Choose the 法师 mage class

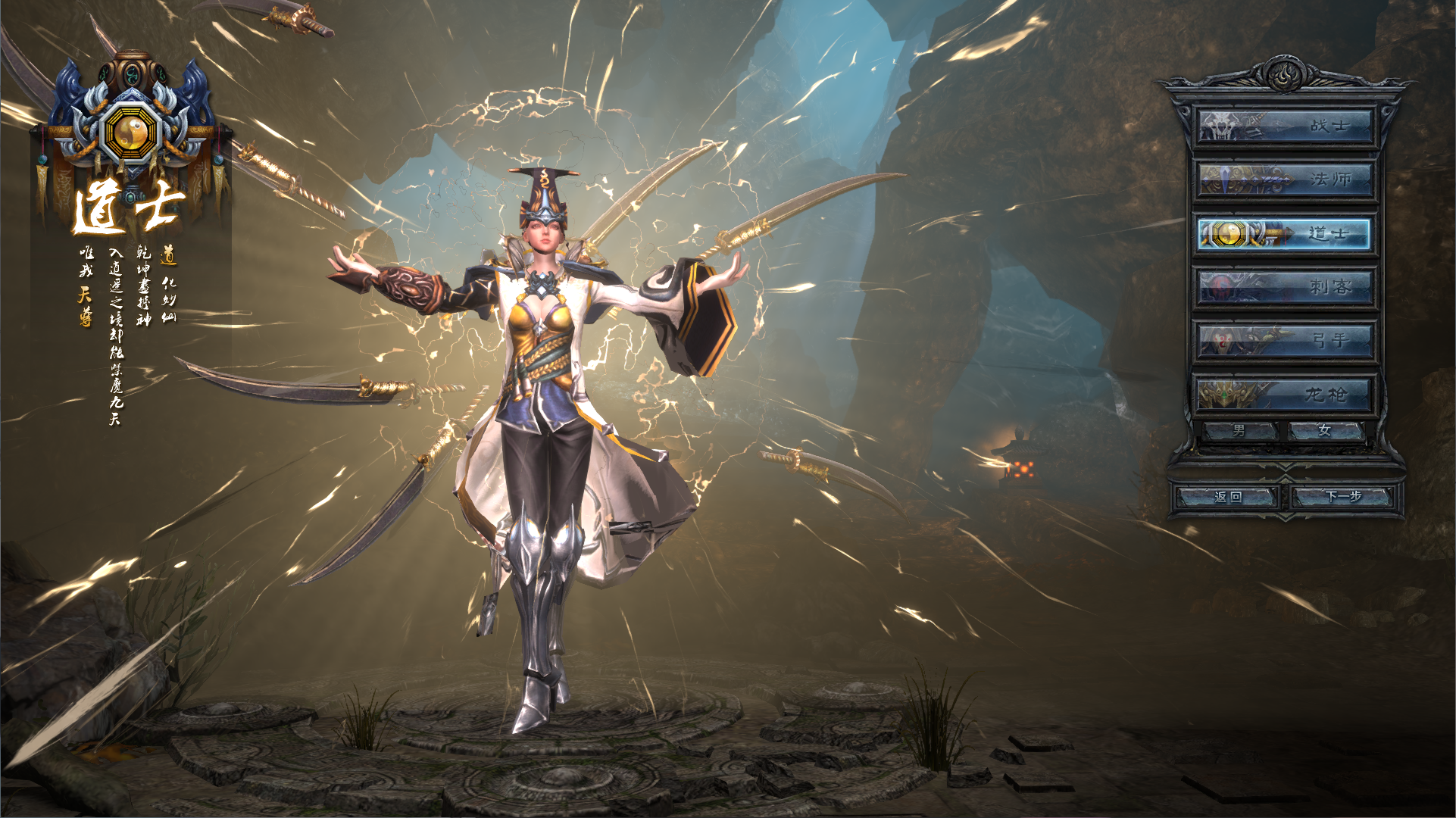(x=1285, y=180)
